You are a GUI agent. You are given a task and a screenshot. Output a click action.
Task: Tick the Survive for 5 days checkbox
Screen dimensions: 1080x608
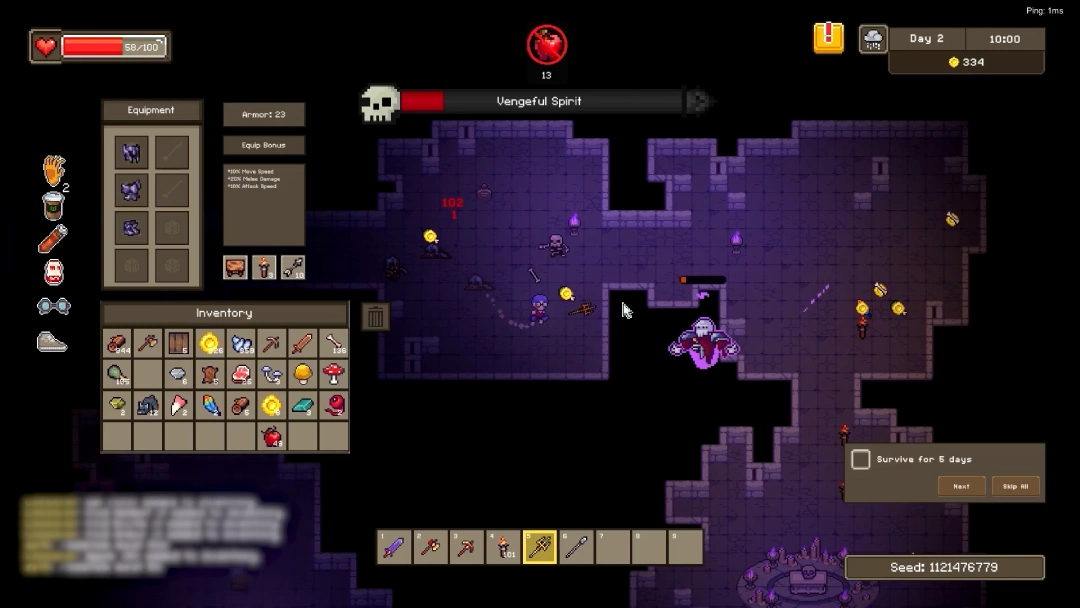coord(860,459)
